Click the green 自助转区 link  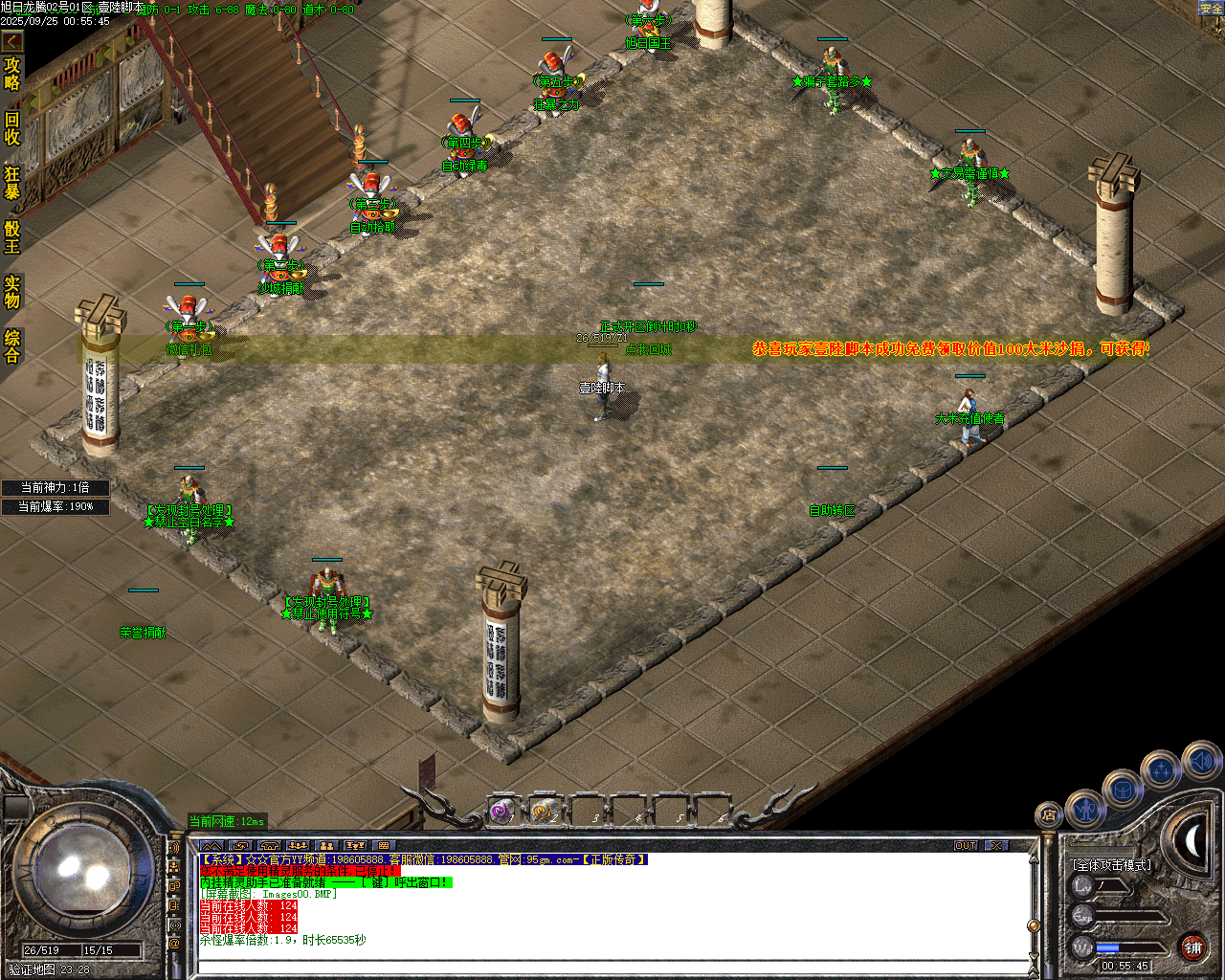832,510
